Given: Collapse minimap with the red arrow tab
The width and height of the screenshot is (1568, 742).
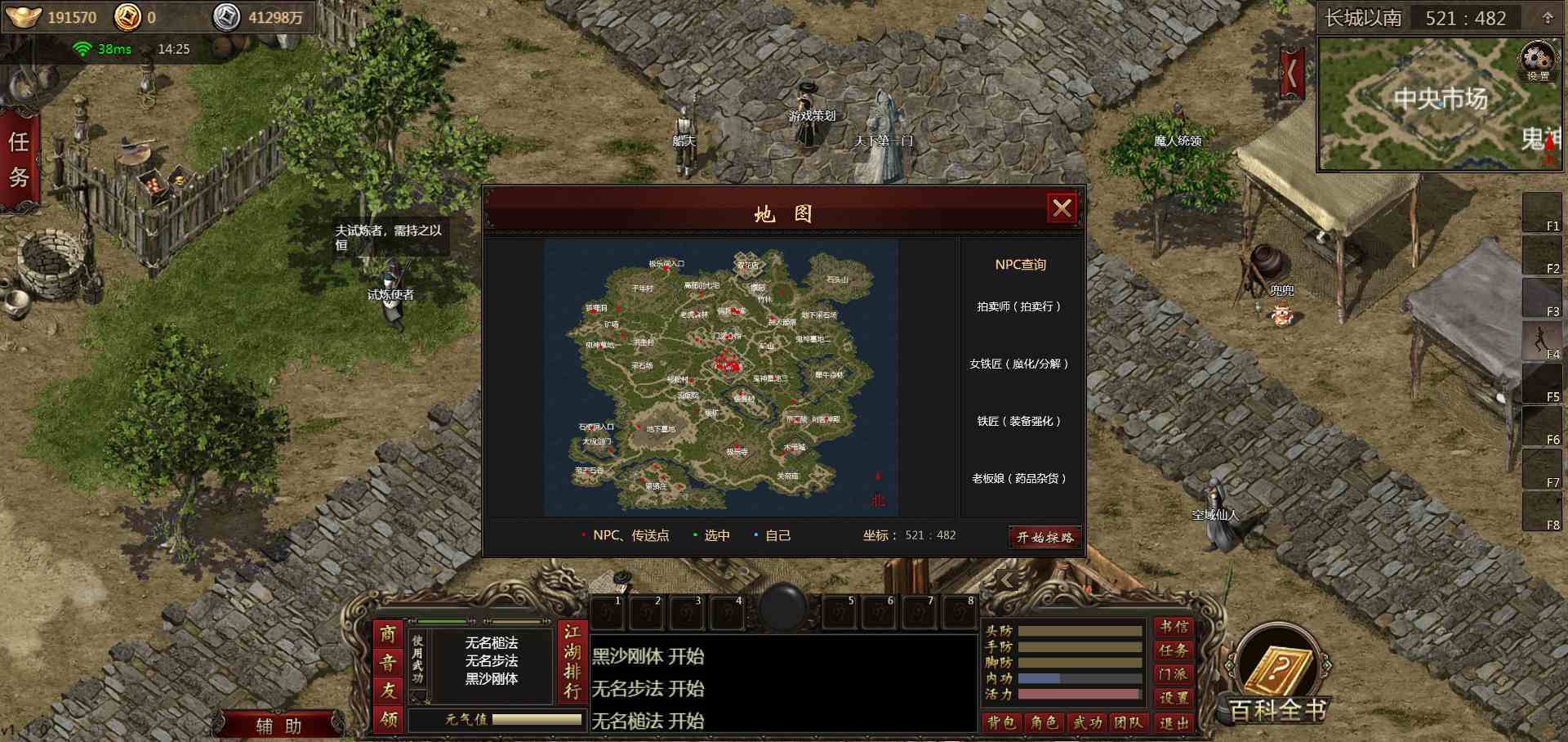Looking at the screenshot, I should pyautogui.click(x=1291, y=74).
